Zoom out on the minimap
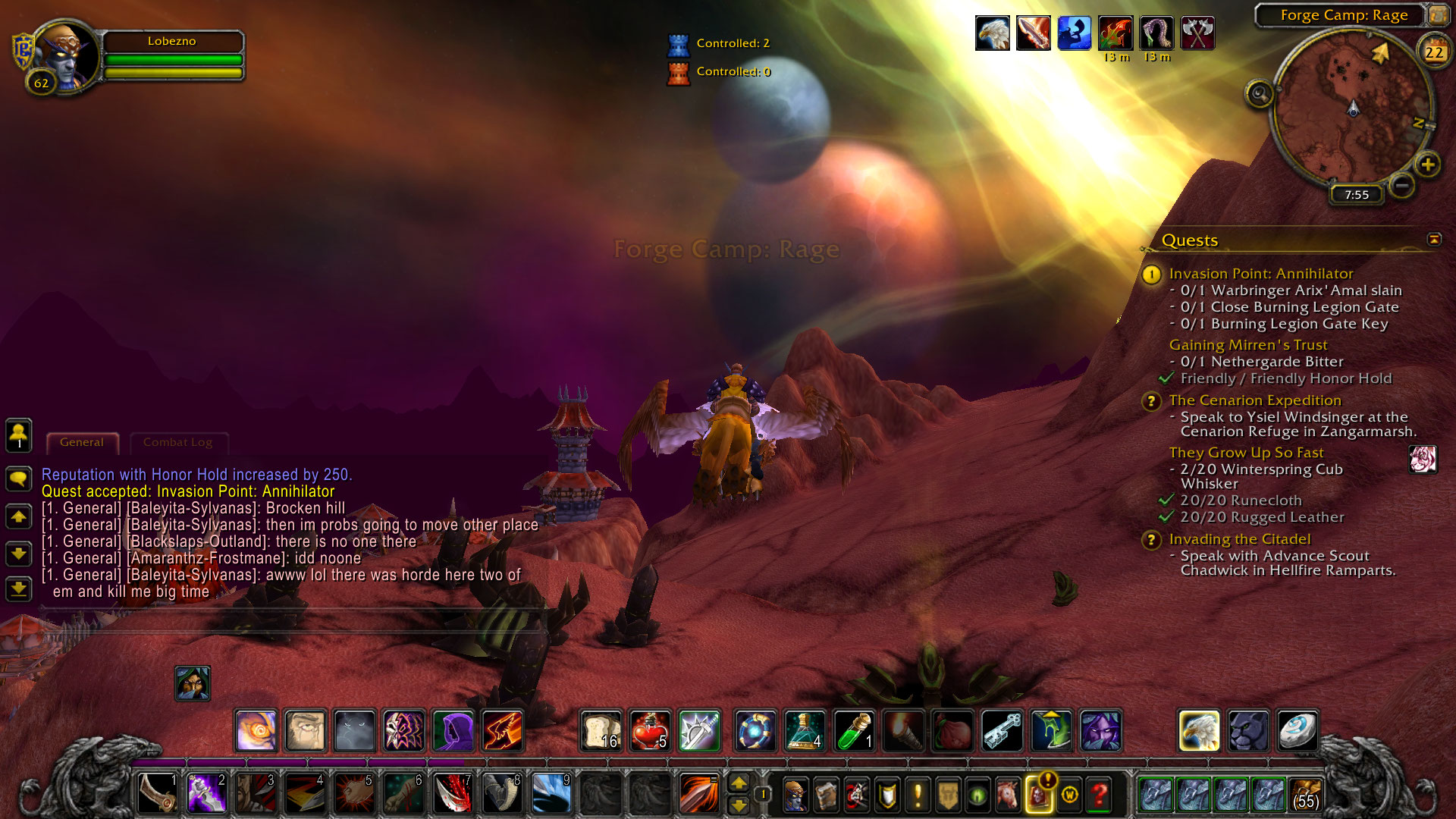This screenshot has width=1456, height=819. [x=1401, y=184]
